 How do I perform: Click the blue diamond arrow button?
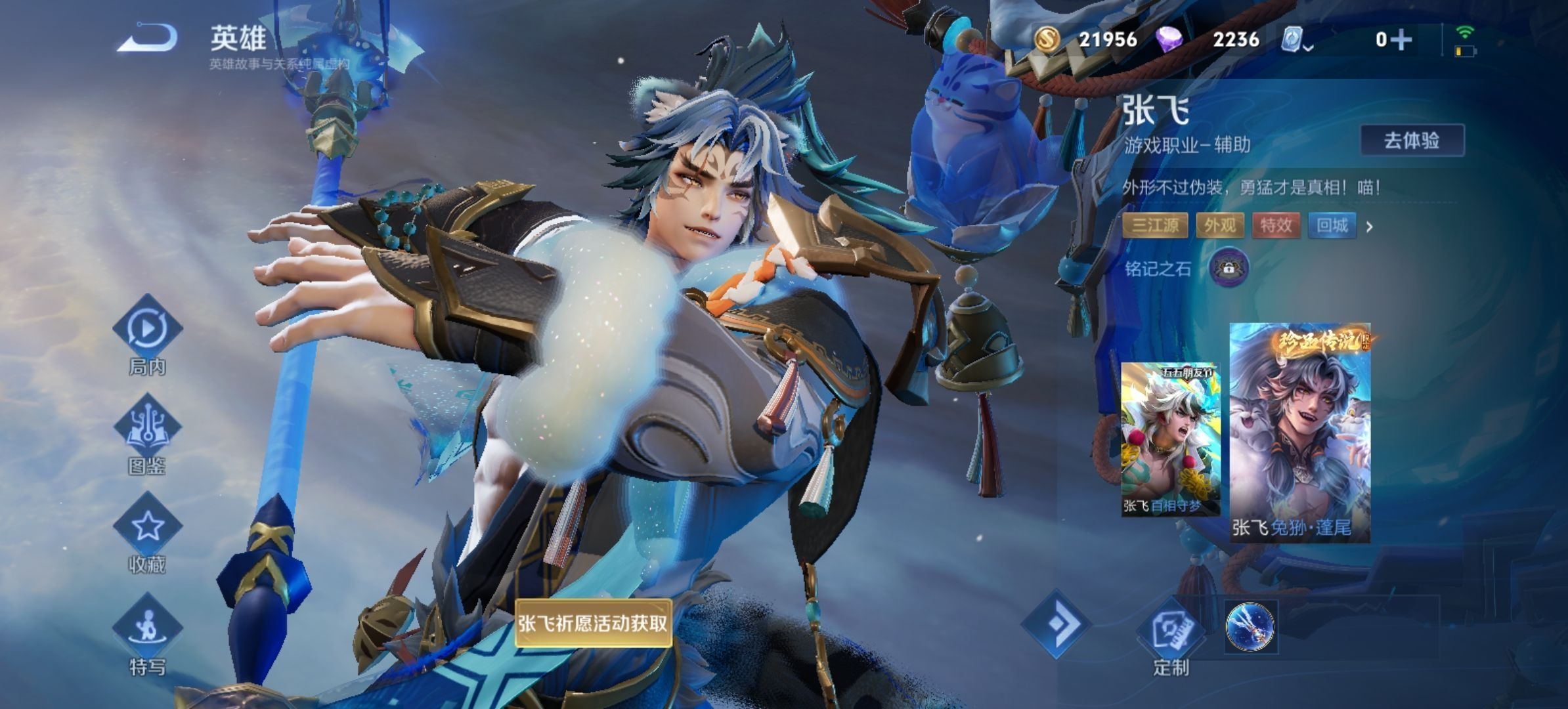tap(1056, 624)
